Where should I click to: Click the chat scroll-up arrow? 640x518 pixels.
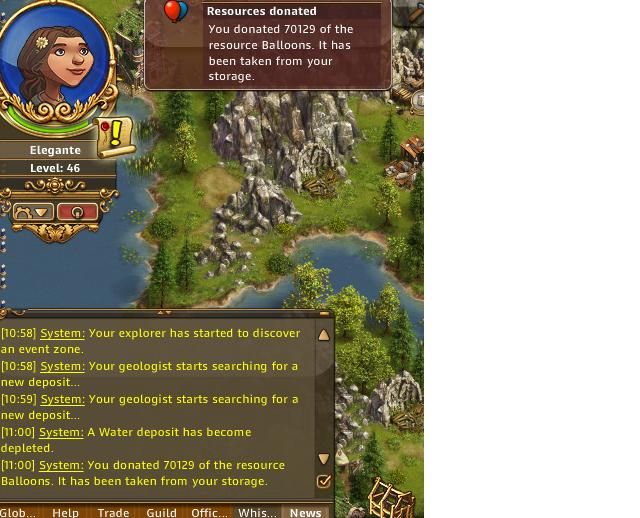(324, 335)
